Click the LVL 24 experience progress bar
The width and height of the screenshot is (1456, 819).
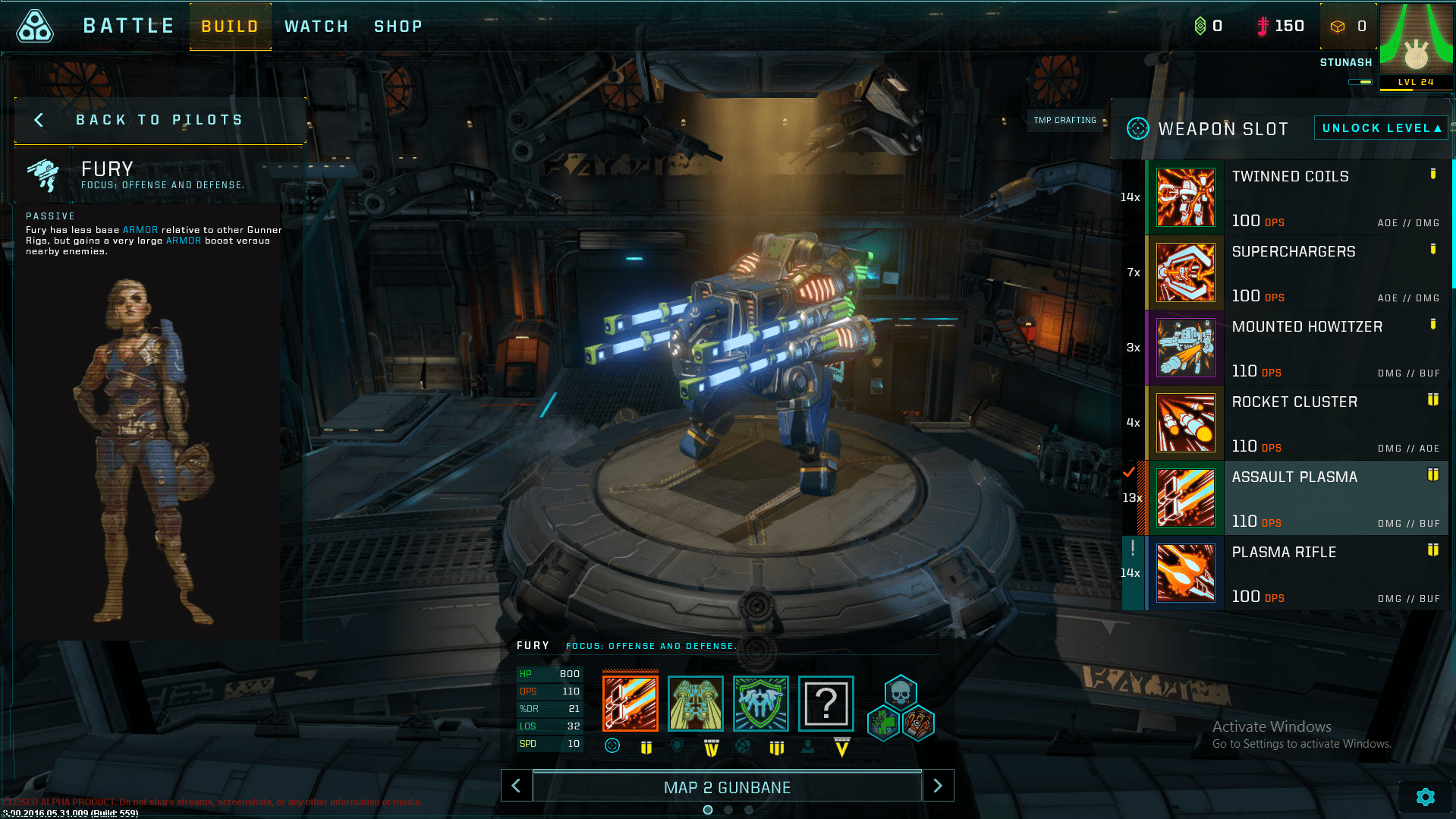click(1416, 82)
